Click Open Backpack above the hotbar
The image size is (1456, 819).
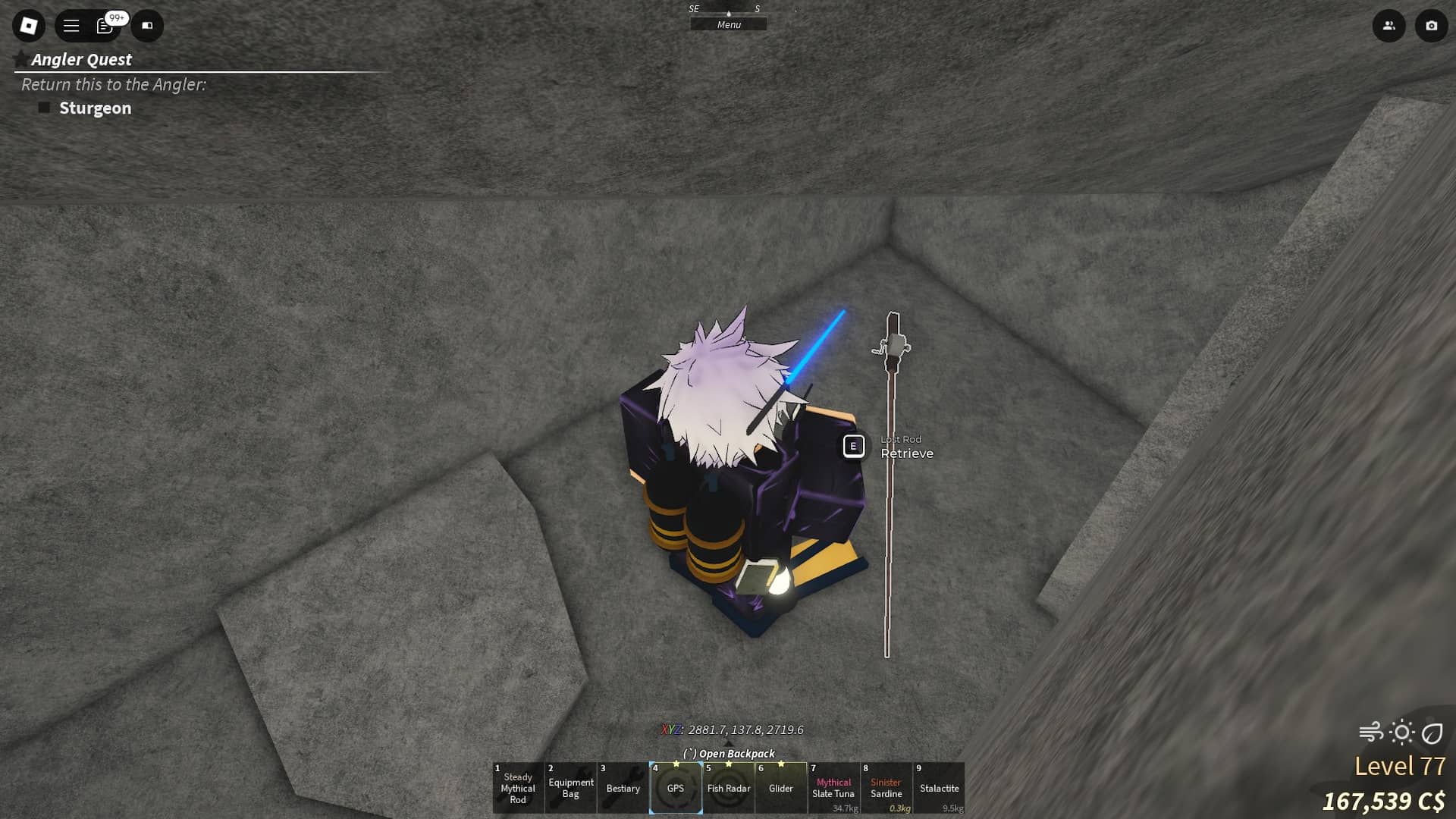coord(728,753)
